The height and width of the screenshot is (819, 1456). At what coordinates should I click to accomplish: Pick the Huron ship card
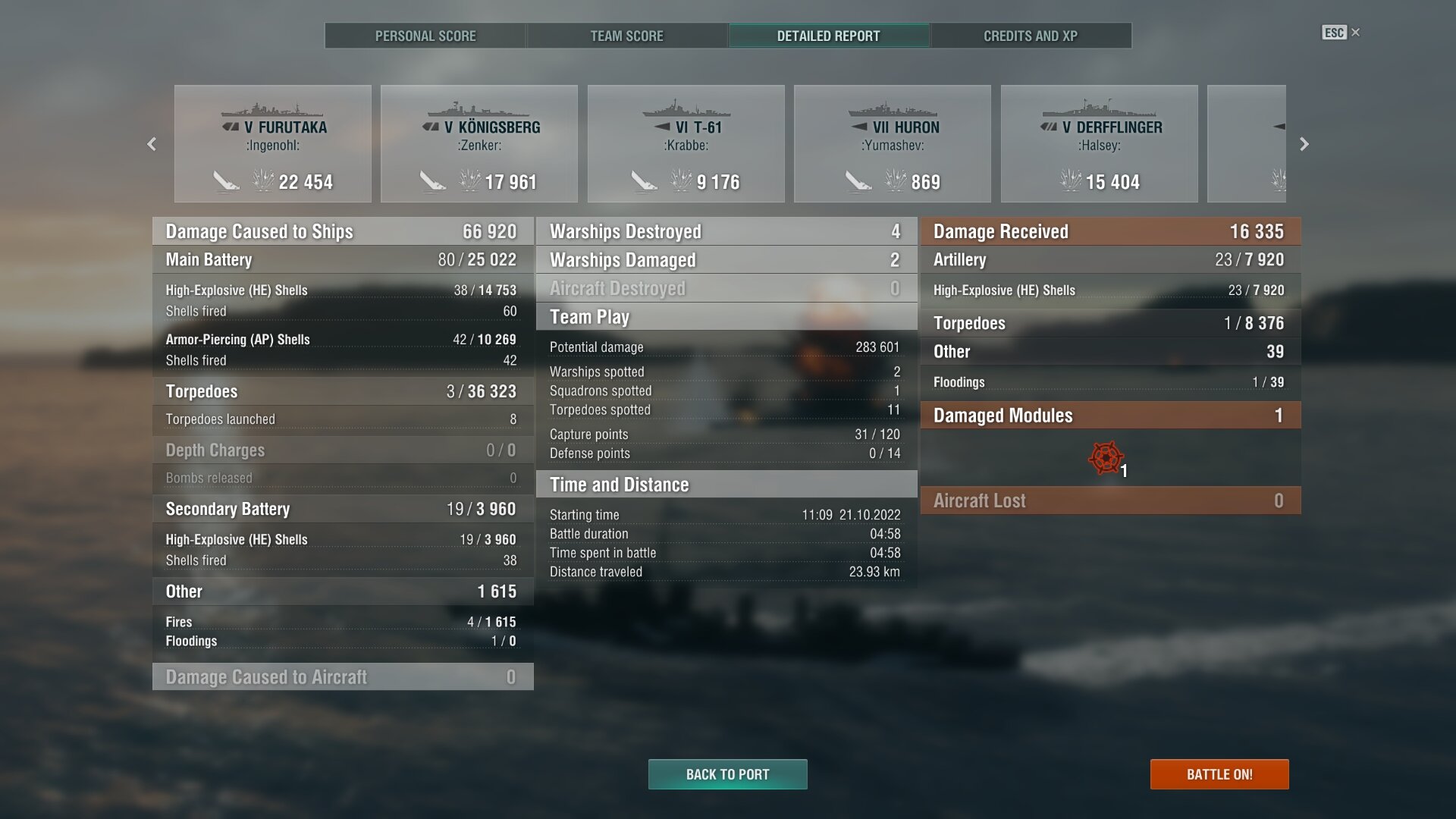893,144
